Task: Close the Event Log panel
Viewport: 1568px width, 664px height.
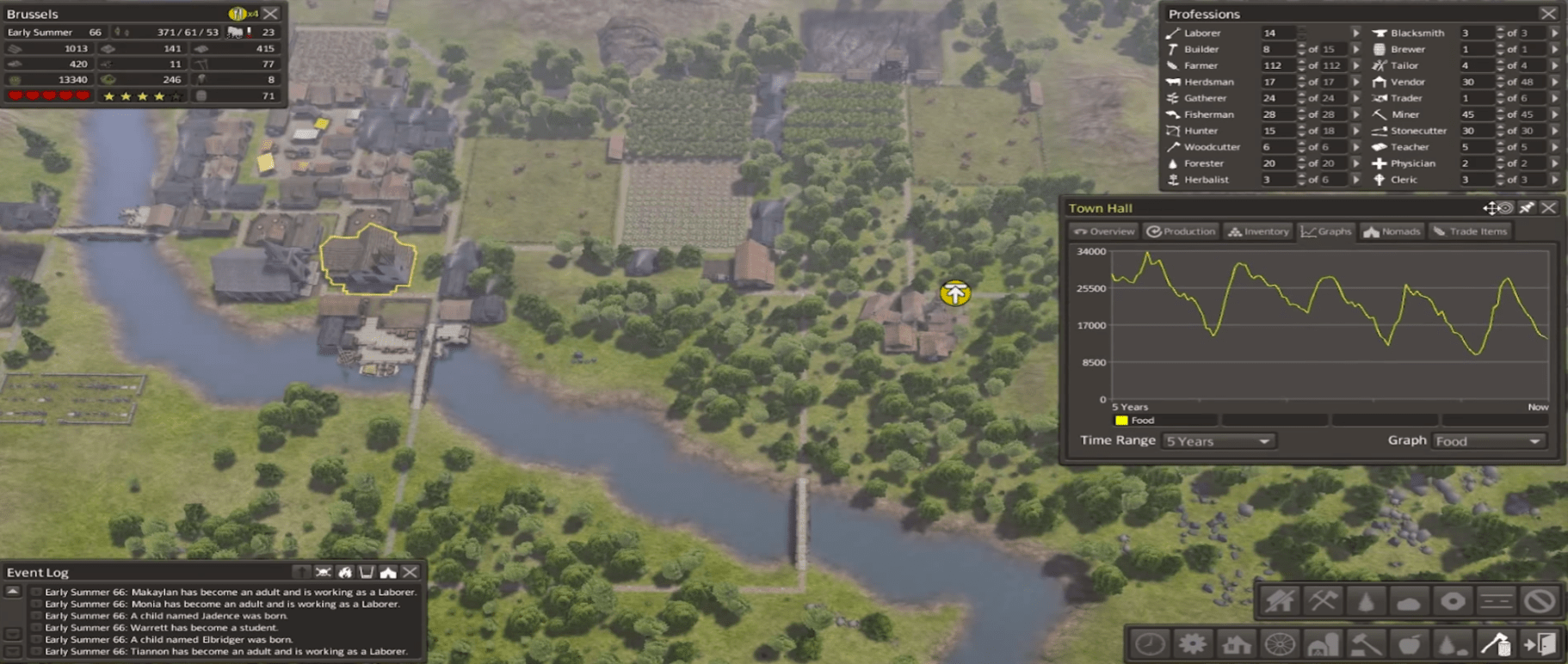Action: click(x=411, y=572)
